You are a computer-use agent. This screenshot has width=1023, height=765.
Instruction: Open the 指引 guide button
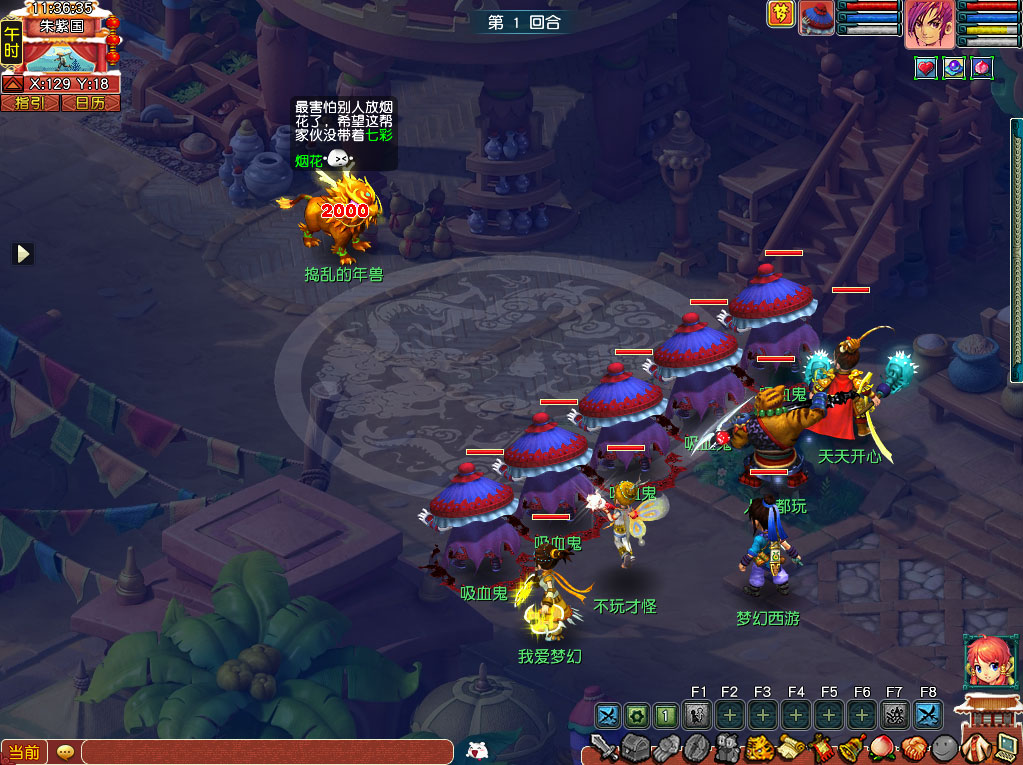point(30,103)
